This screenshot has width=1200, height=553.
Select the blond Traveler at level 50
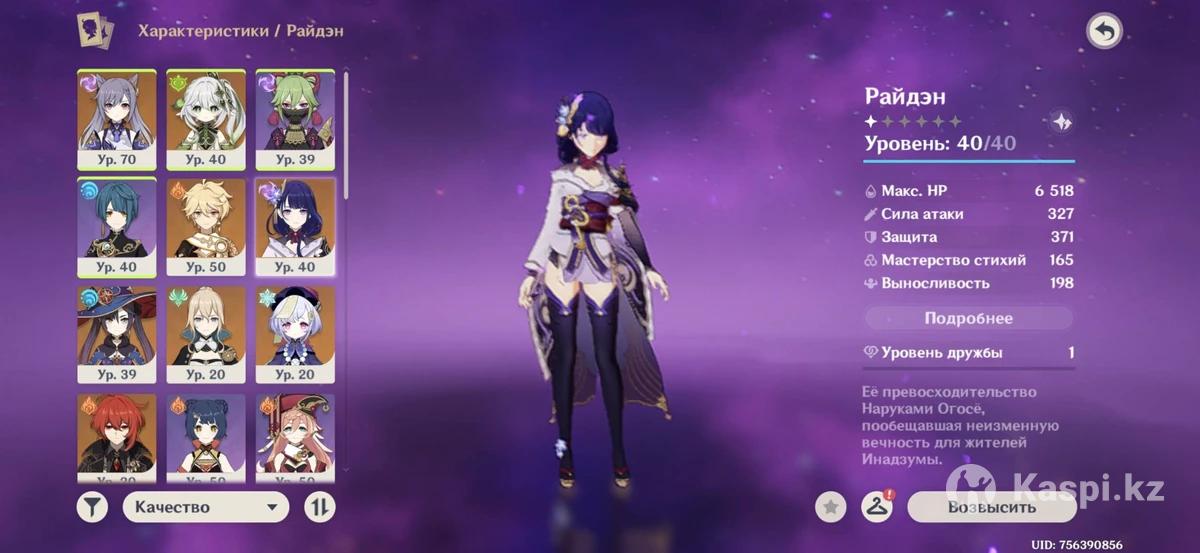[206, 224]
